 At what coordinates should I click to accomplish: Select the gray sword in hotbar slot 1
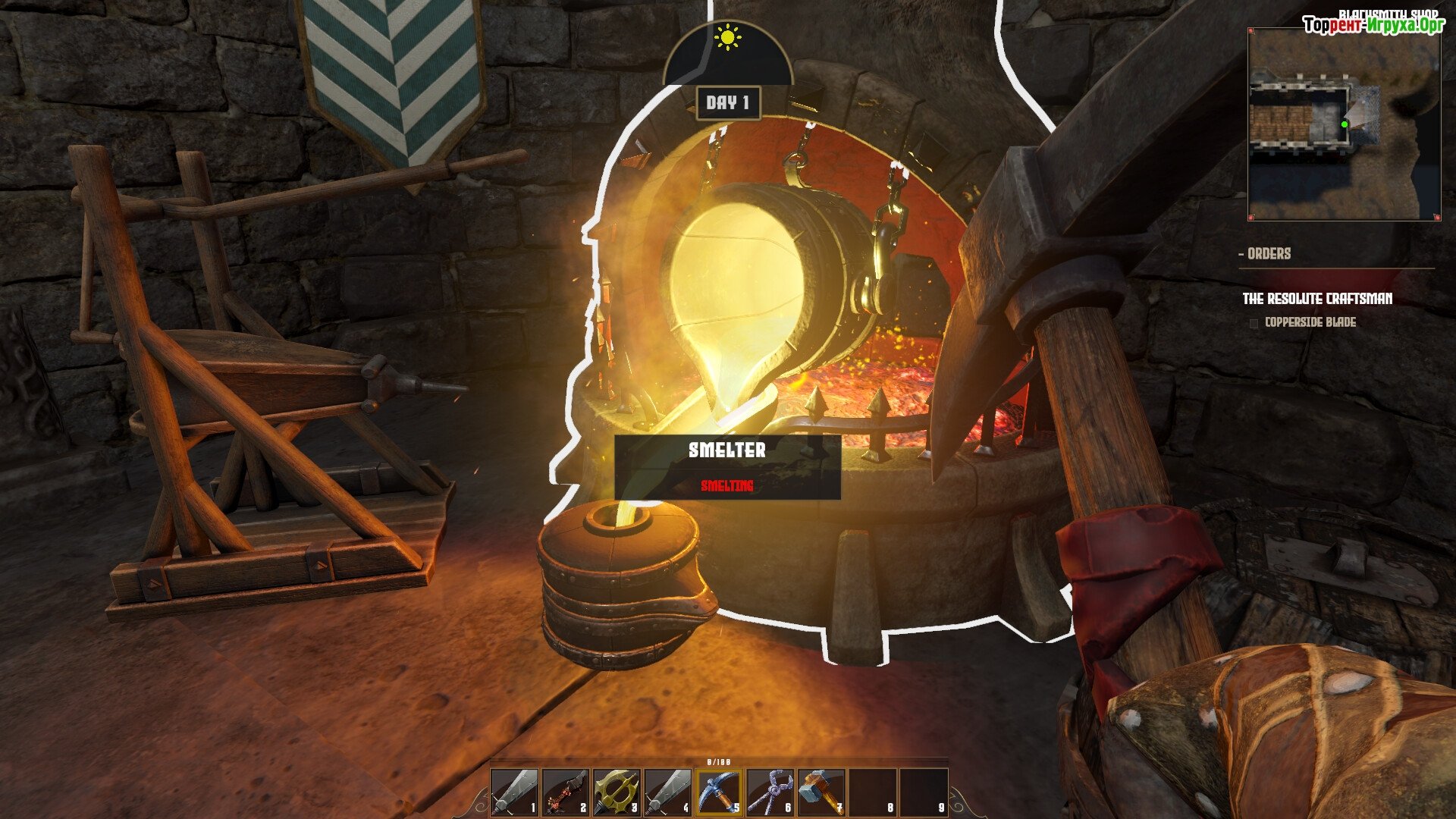[515, 792]
